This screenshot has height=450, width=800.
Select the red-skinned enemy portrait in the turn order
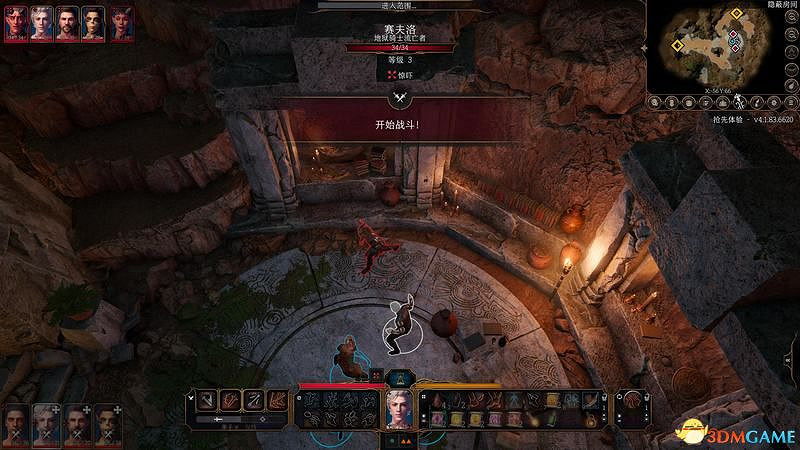coord(15,23)
